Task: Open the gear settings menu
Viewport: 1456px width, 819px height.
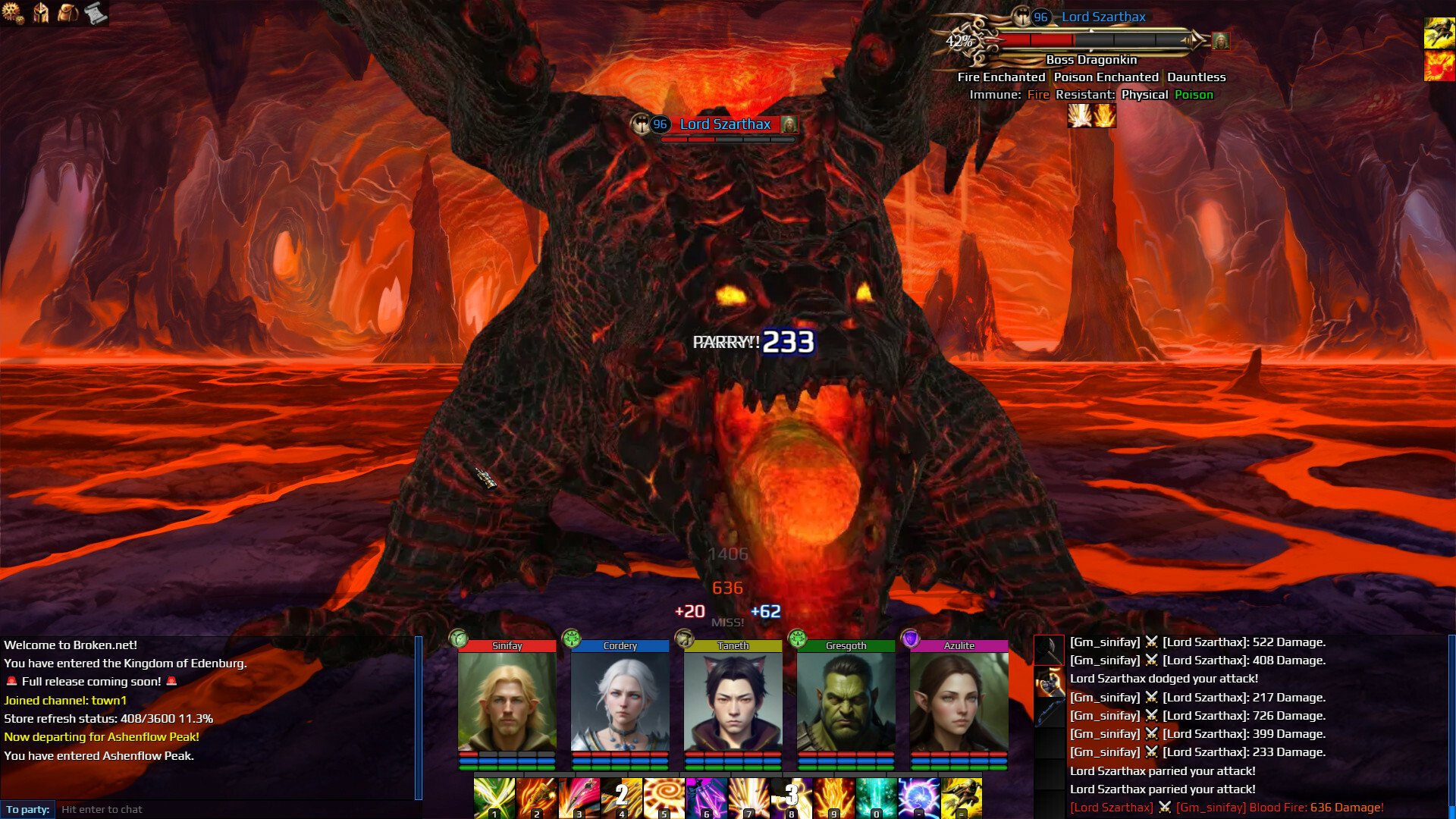Action: [13, 13]
